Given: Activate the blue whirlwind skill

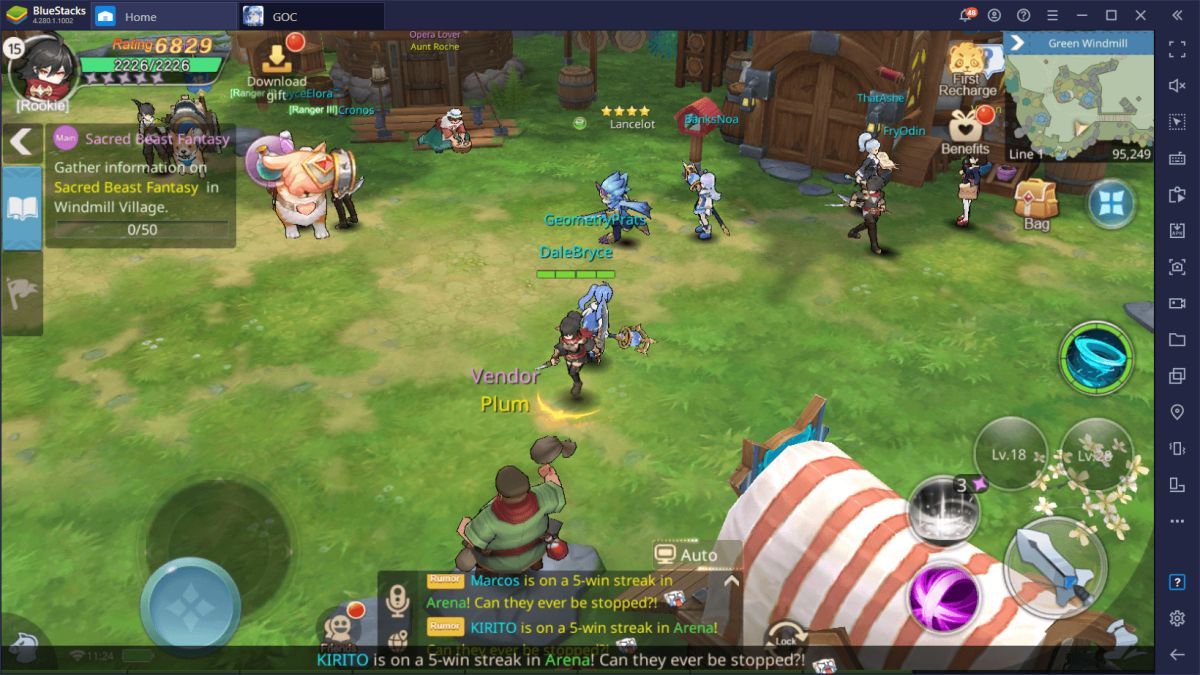Looking at the screenshot, I should (1096, 358).
